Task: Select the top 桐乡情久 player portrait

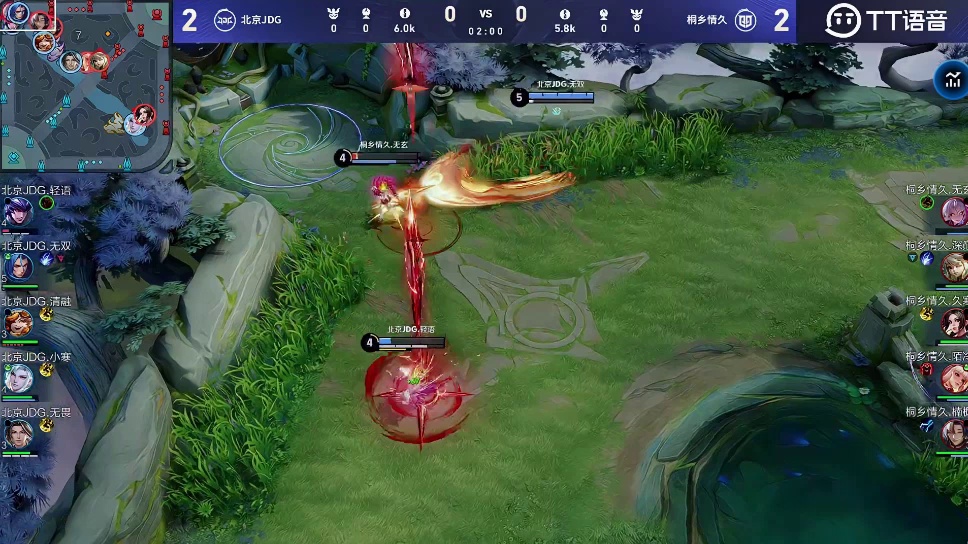Action: pos(953,211)
